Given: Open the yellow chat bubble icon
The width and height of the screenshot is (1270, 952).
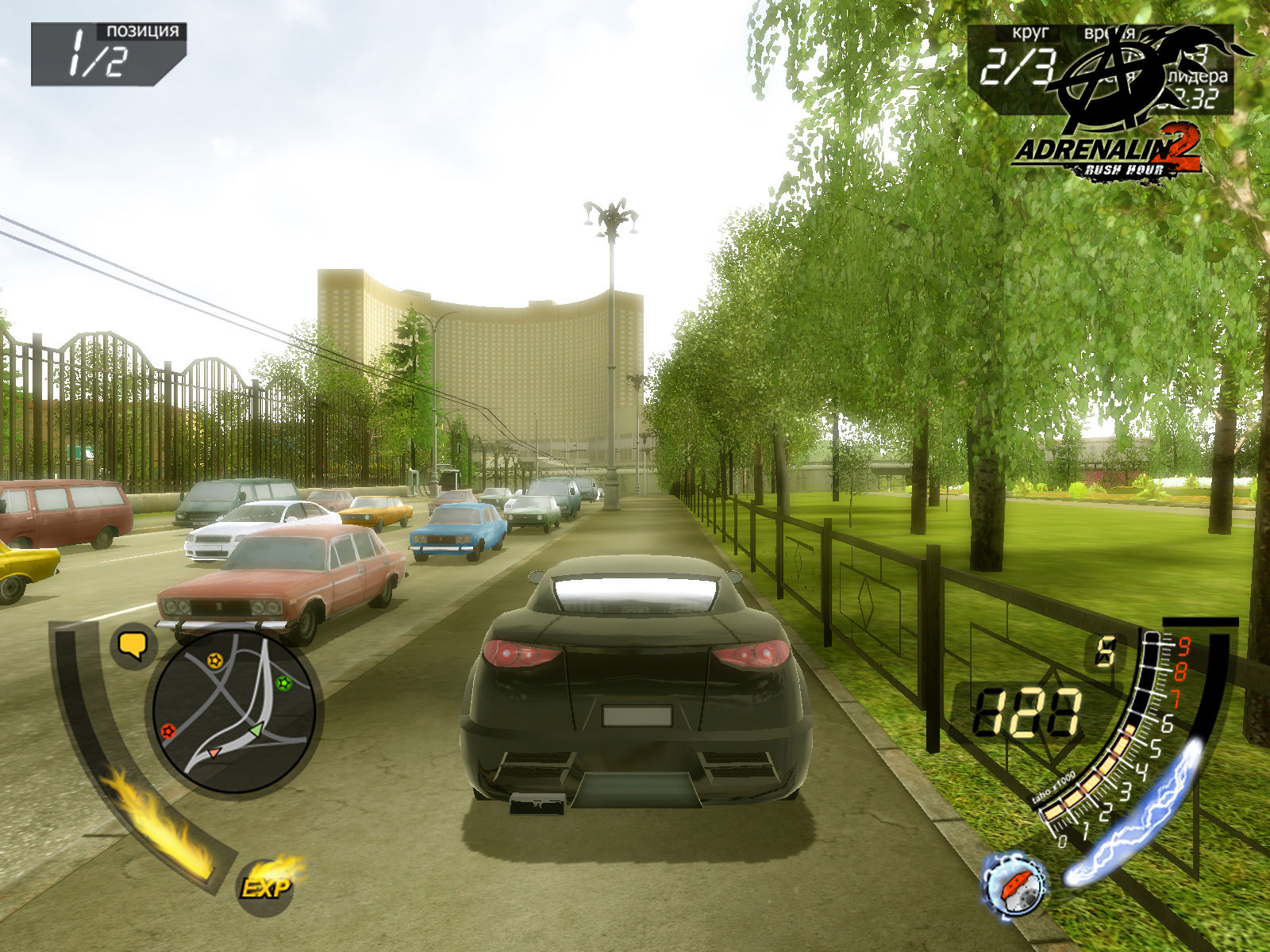Looking at the screenshot, I should 133,645.
